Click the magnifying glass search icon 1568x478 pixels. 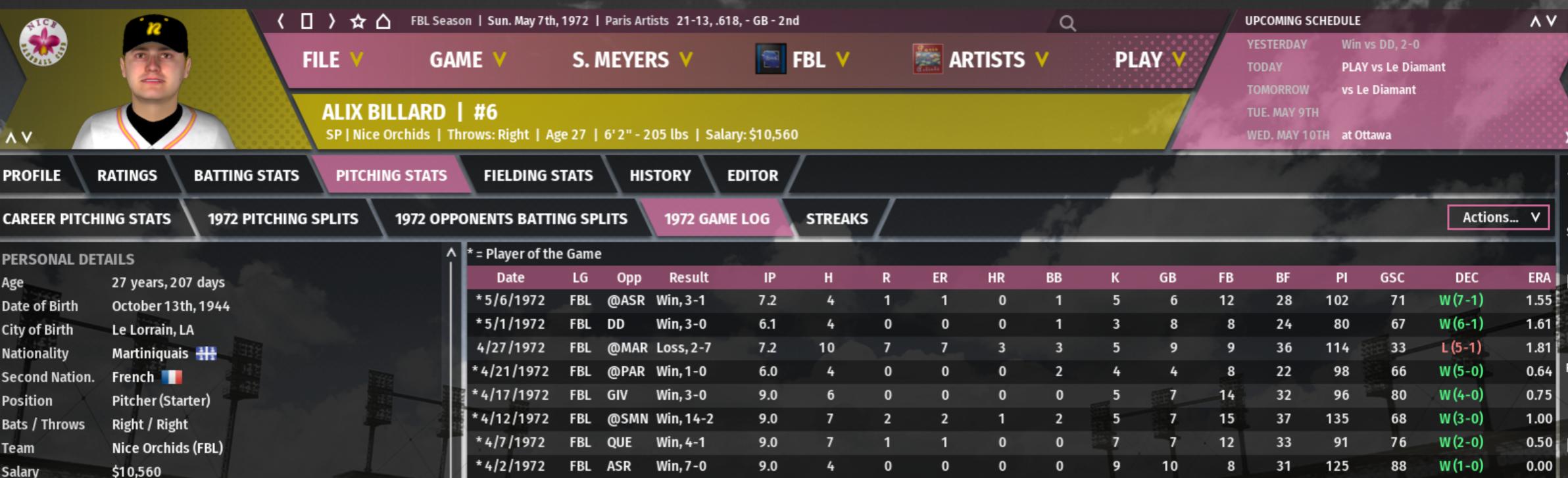pos(1067,24)
